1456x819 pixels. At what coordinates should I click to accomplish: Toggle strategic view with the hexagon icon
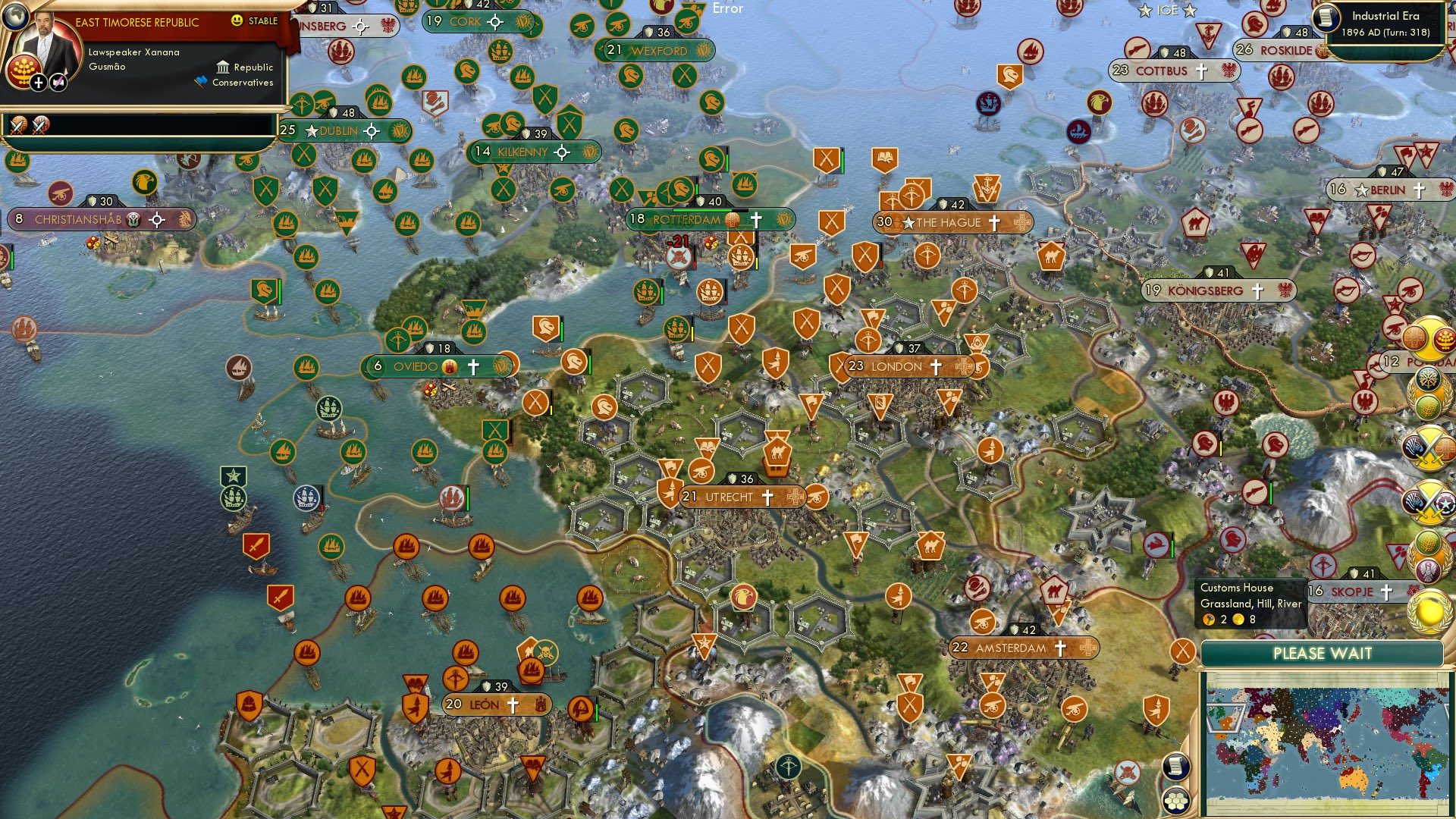point(1175,801)
